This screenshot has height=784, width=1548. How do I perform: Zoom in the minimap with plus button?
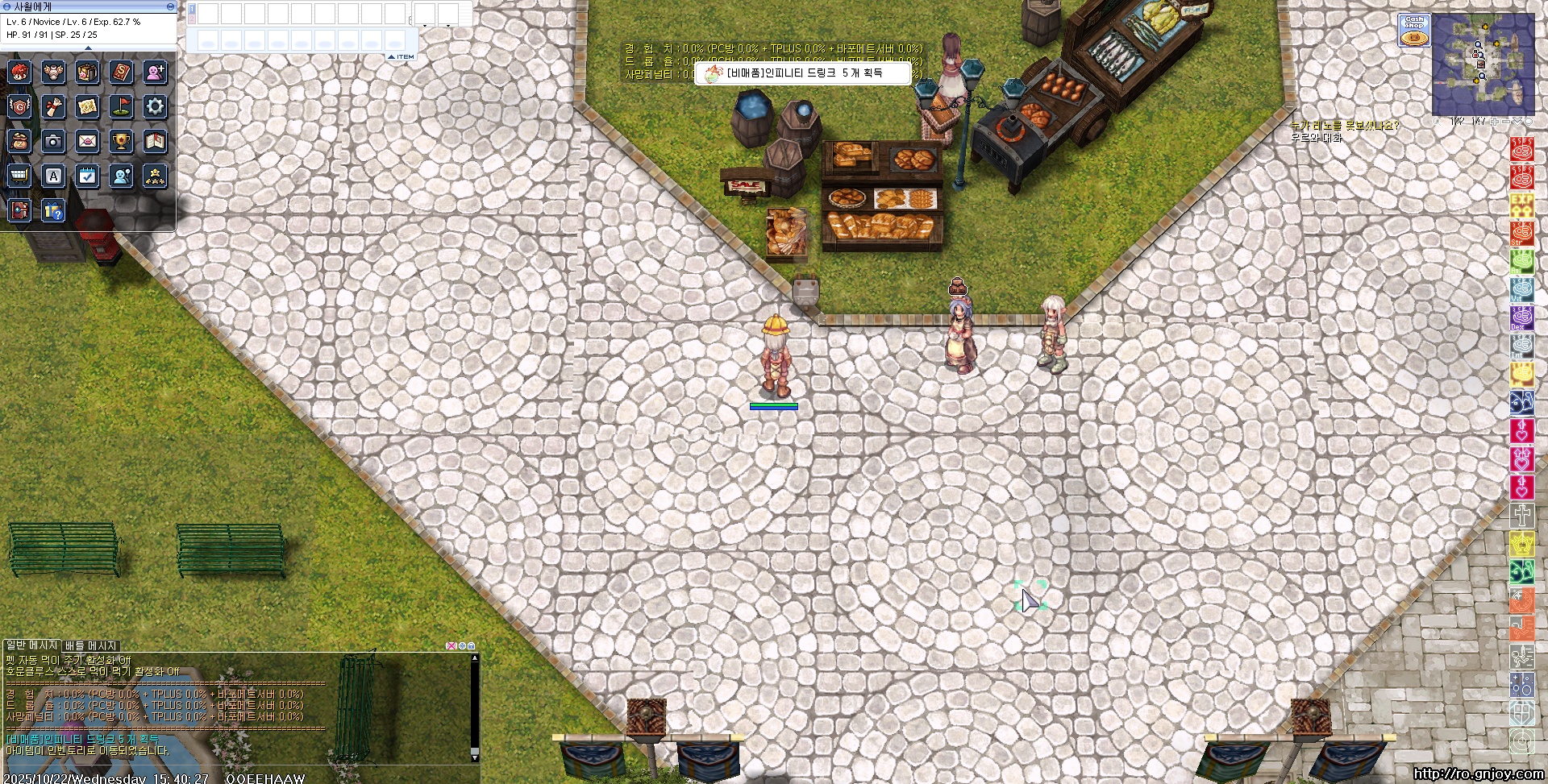(1496, 122)
